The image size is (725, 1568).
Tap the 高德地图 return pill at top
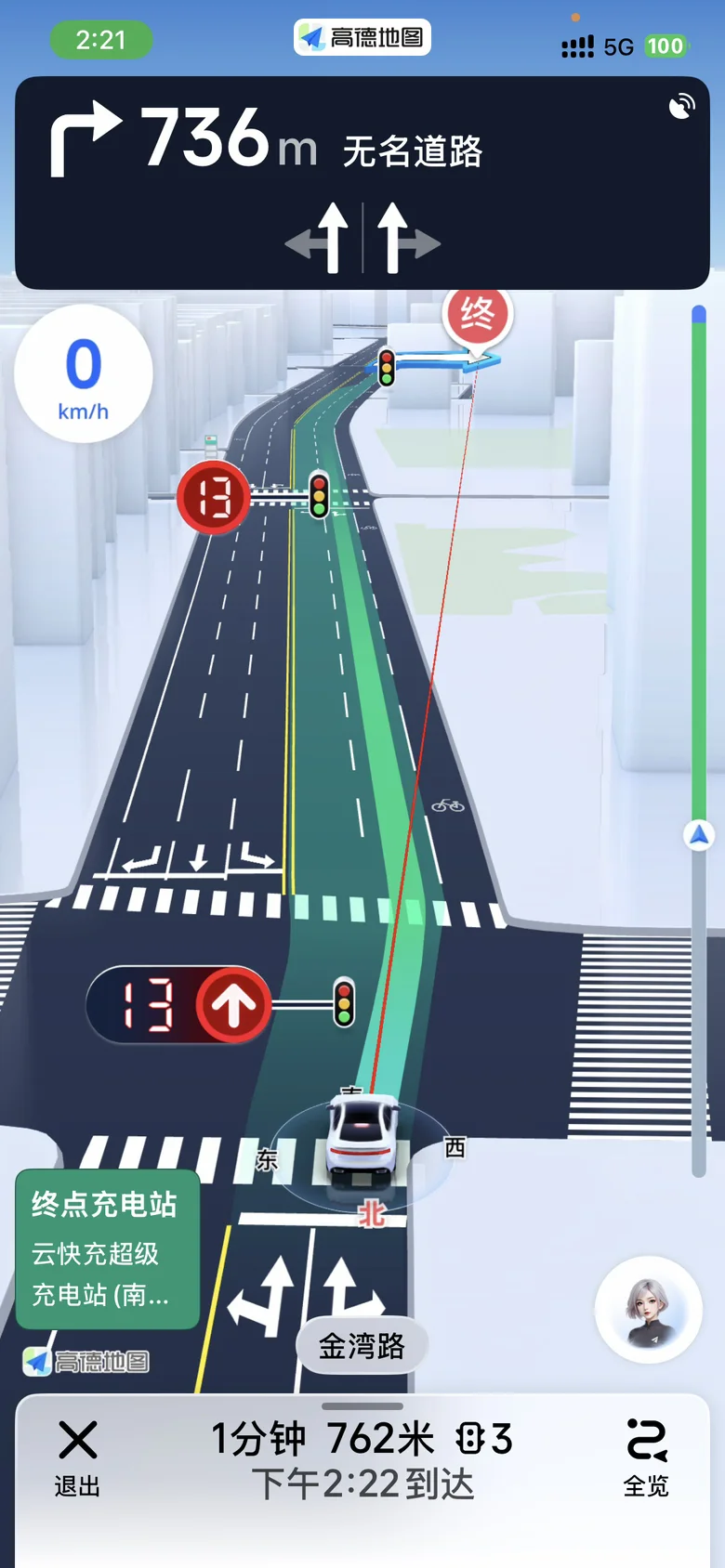coord(362,37)
